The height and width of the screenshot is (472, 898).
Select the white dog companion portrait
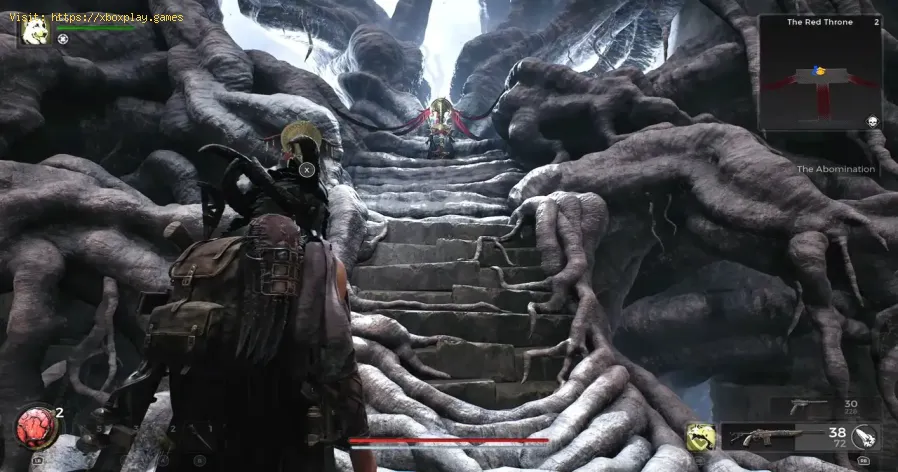click(x=35, y=32)
